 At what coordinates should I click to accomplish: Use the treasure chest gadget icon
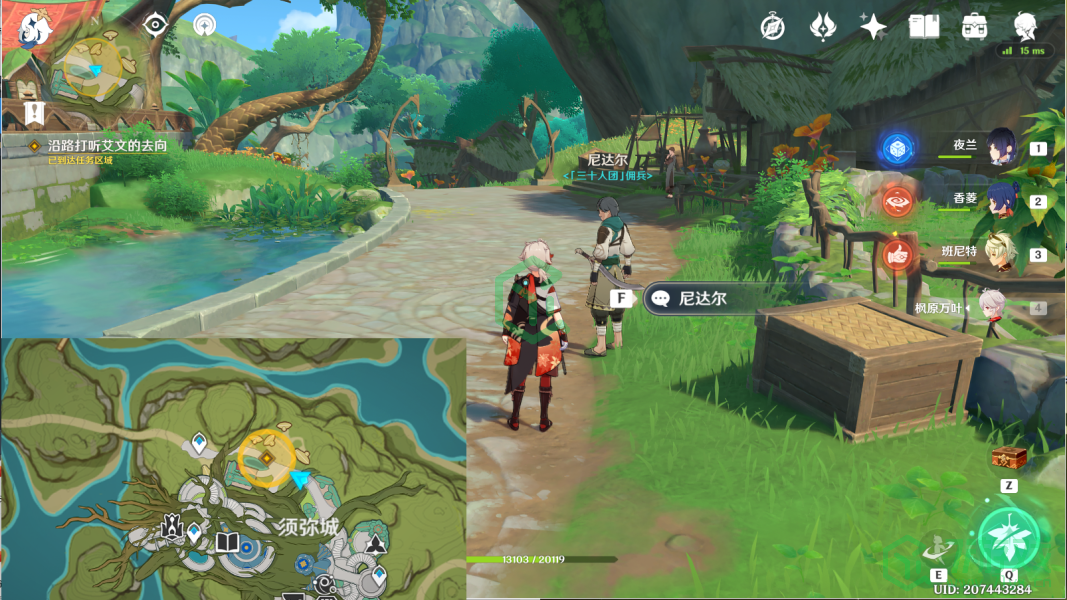tap(1008, 459)
